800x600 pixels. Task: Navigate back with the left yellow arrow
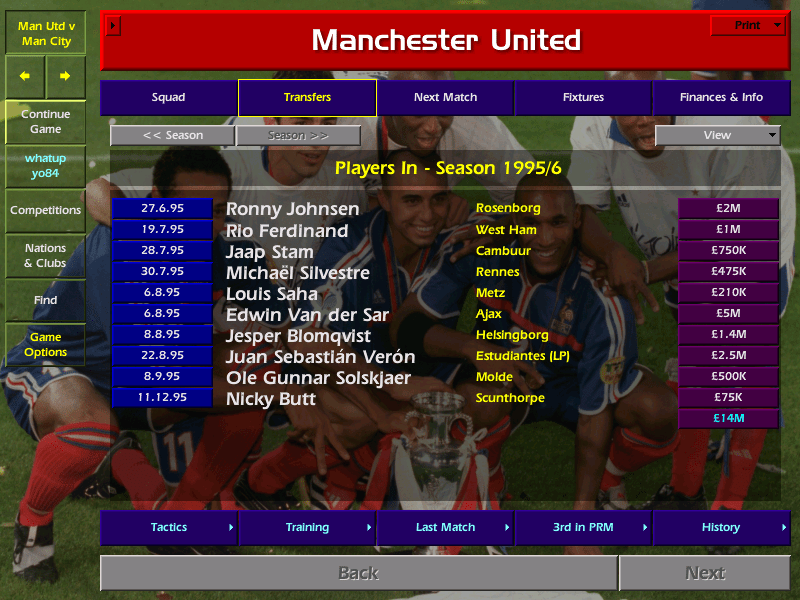click(25, 76)
